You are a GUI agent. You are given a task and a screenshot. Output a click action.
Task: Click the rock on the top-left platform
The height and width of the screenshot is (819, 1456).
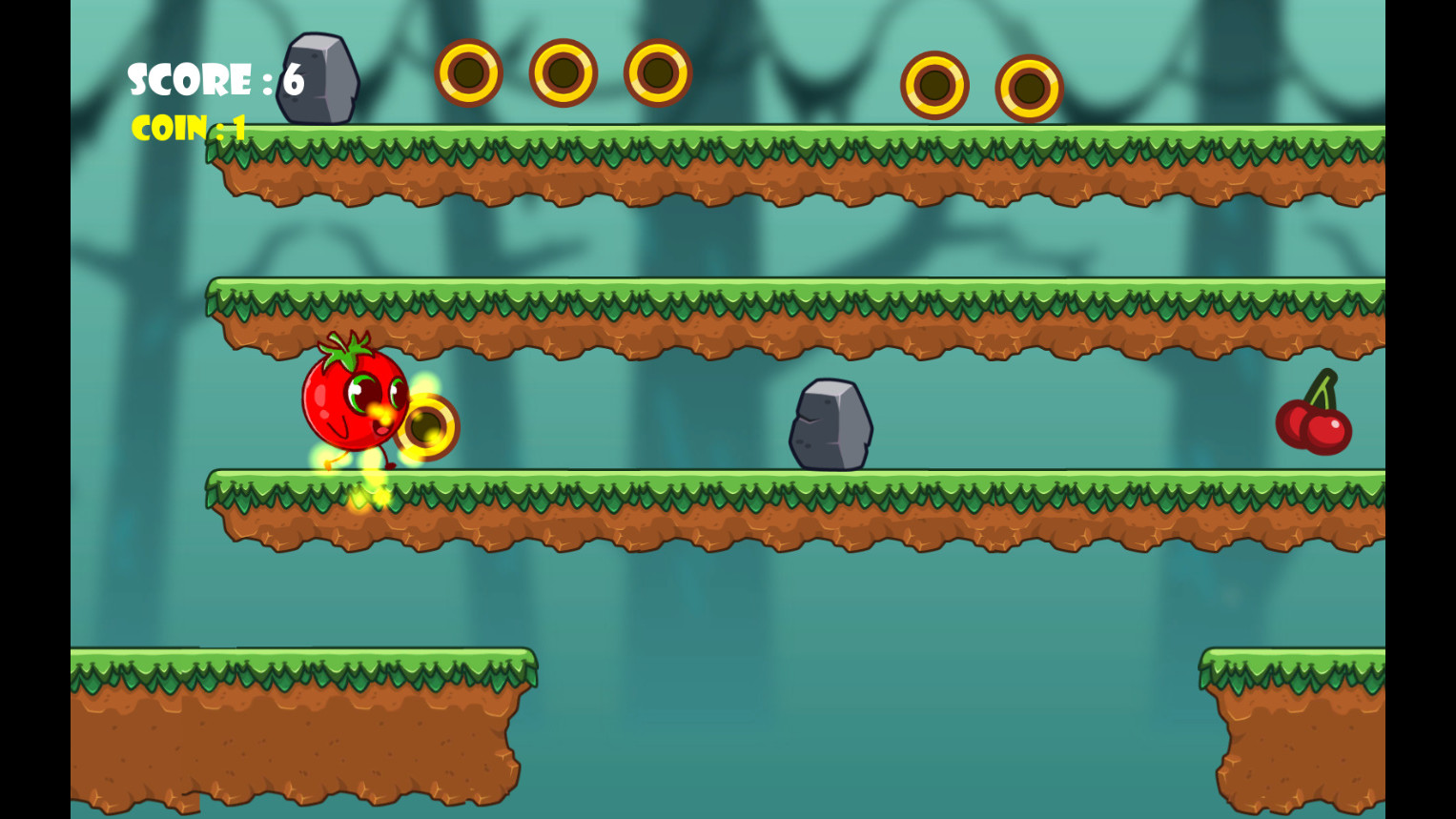tap(320, 79)
